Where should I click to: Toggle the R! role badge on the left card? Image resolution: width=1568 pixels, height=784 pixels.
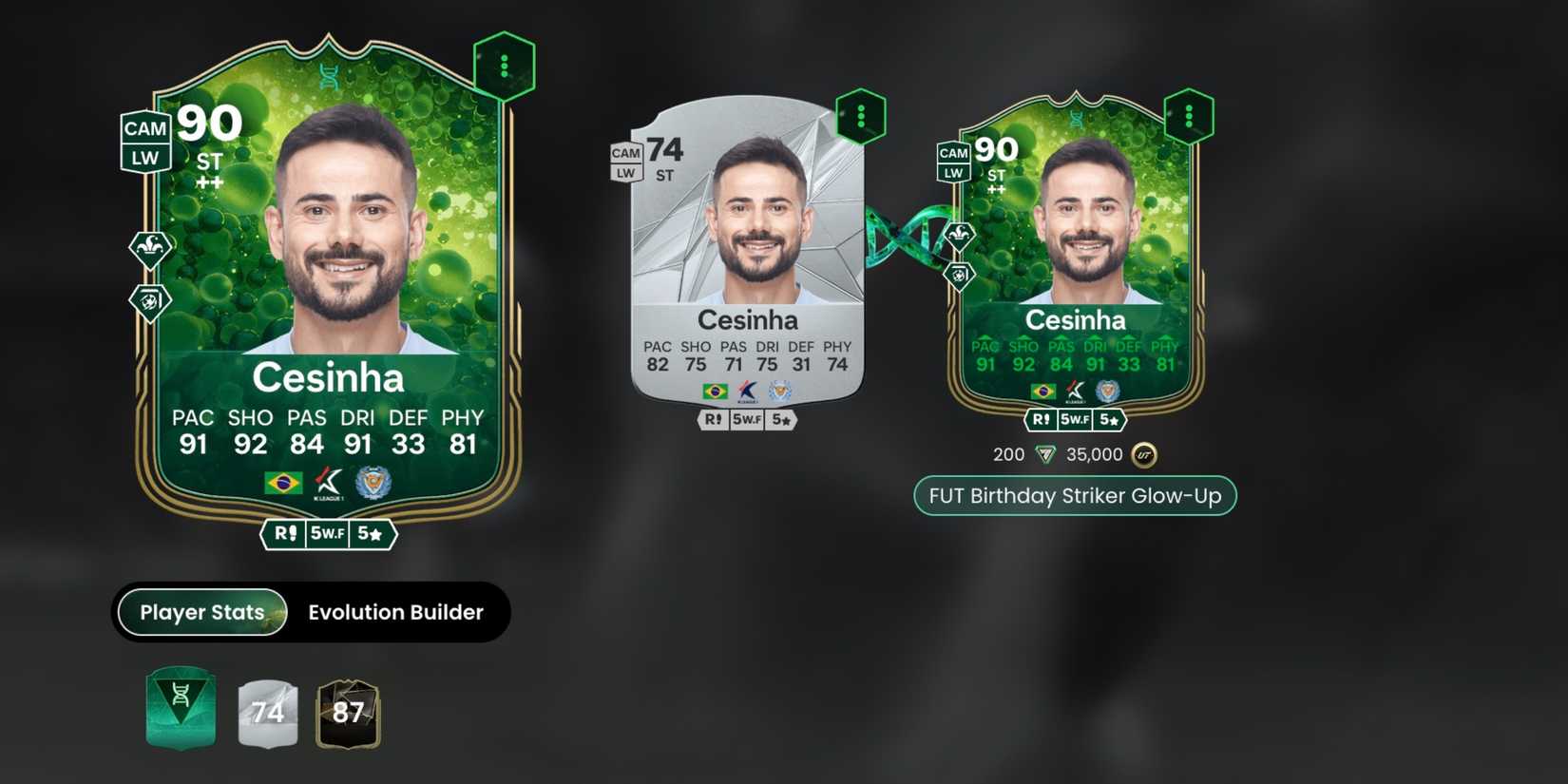285,534
